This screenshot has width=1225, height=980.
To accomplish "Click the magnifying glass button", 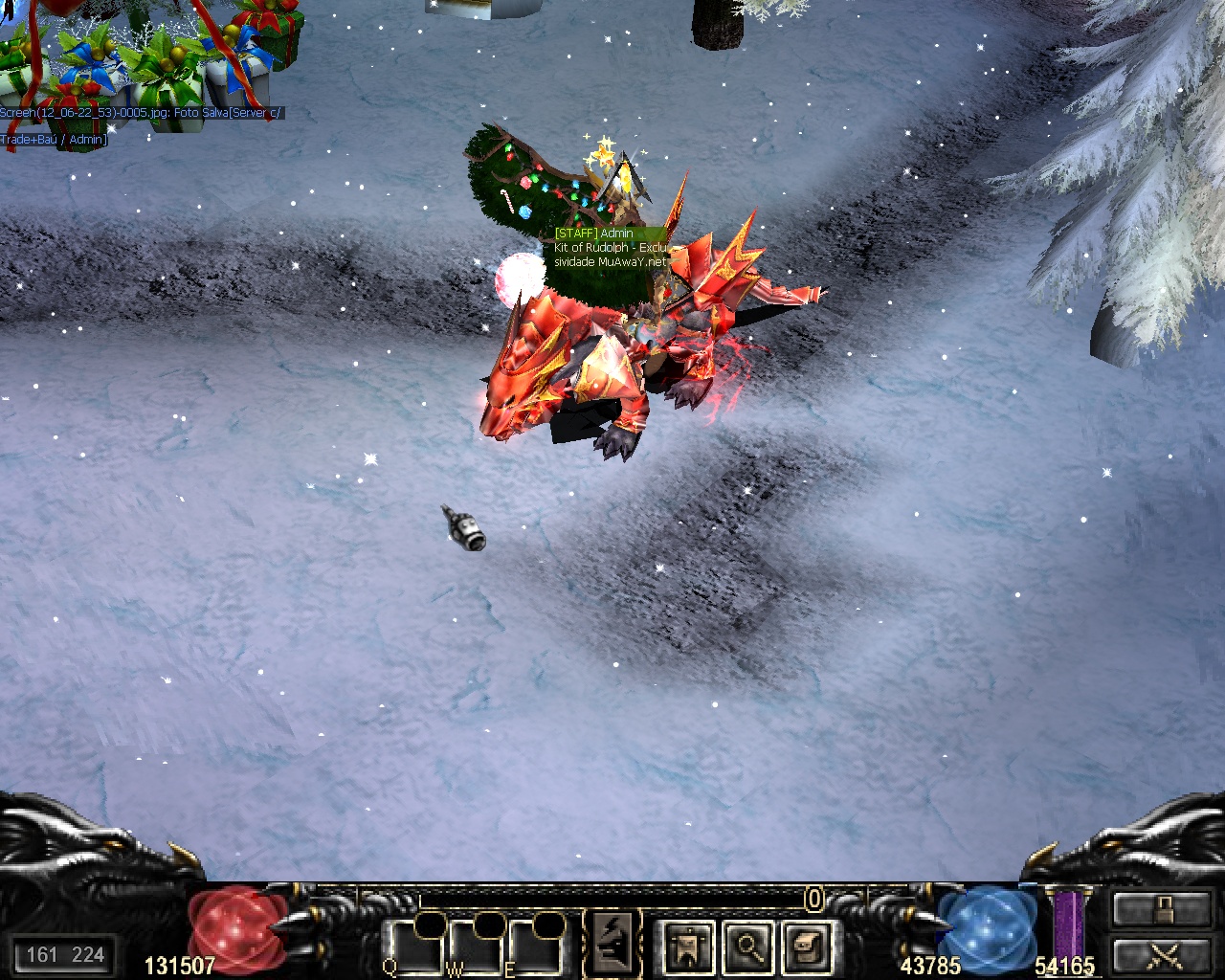I will pos(748,946).
